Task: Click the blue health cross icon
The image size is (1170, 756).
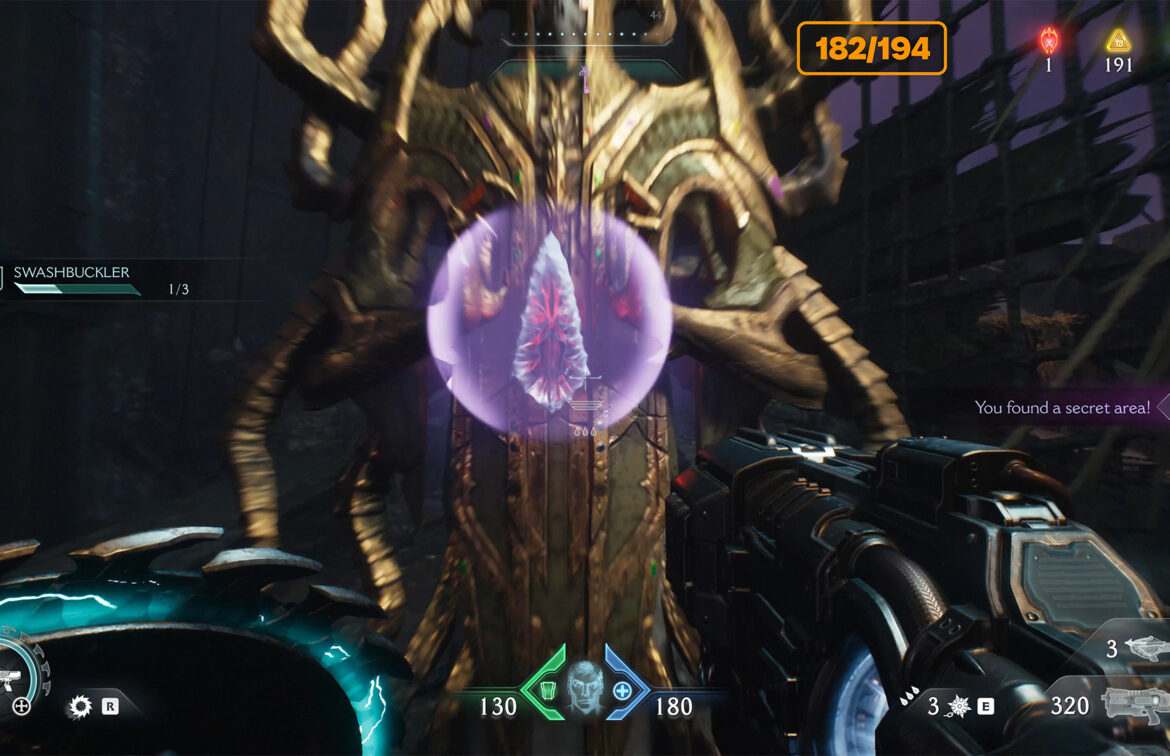Action: [x=622, y=690]
